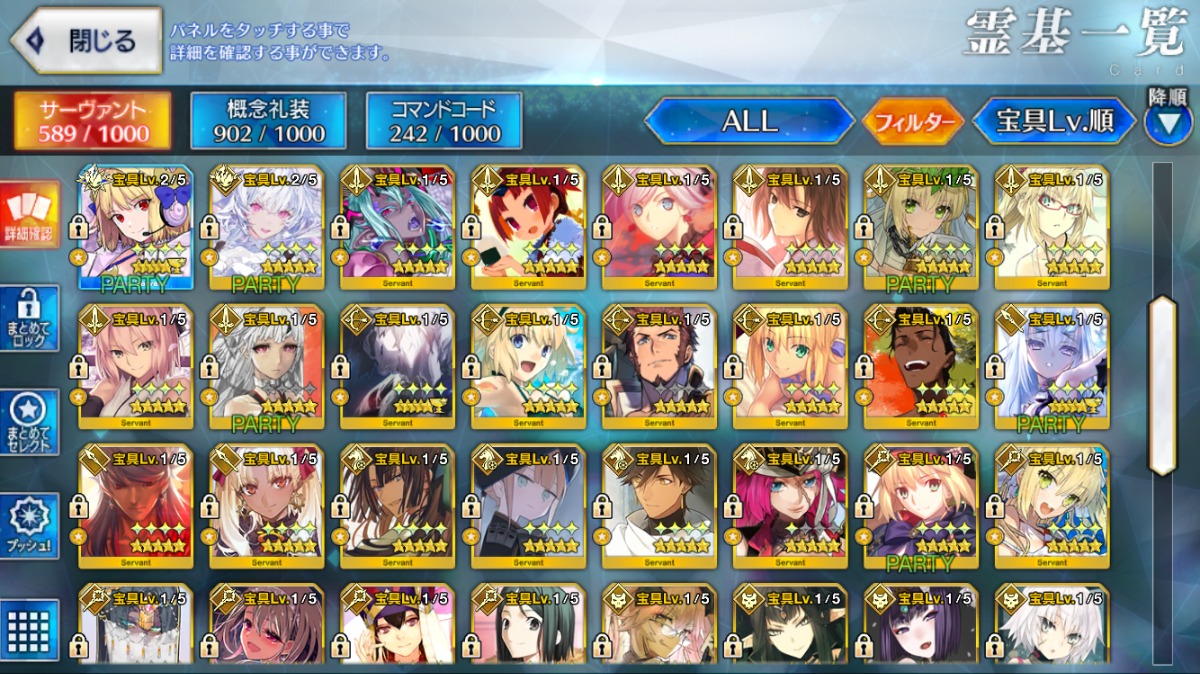1200x674 pixels.
Task: Choose the ALL class selector
Action: [x=749, y=121]
